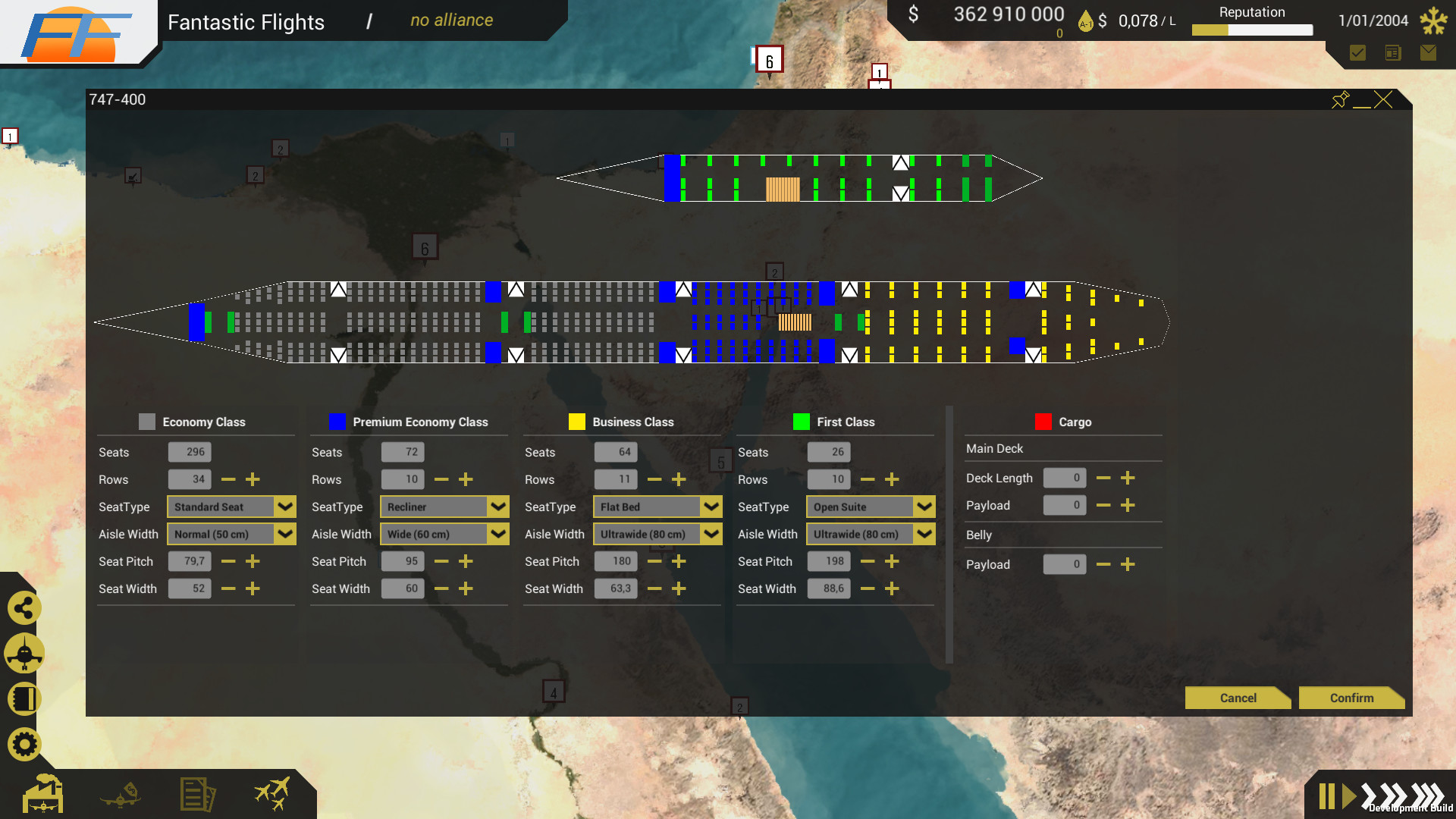The height and width of the screenshot is (819, 1456).
Task: Open the hangar view at bottom left
Action: (43, 794)
